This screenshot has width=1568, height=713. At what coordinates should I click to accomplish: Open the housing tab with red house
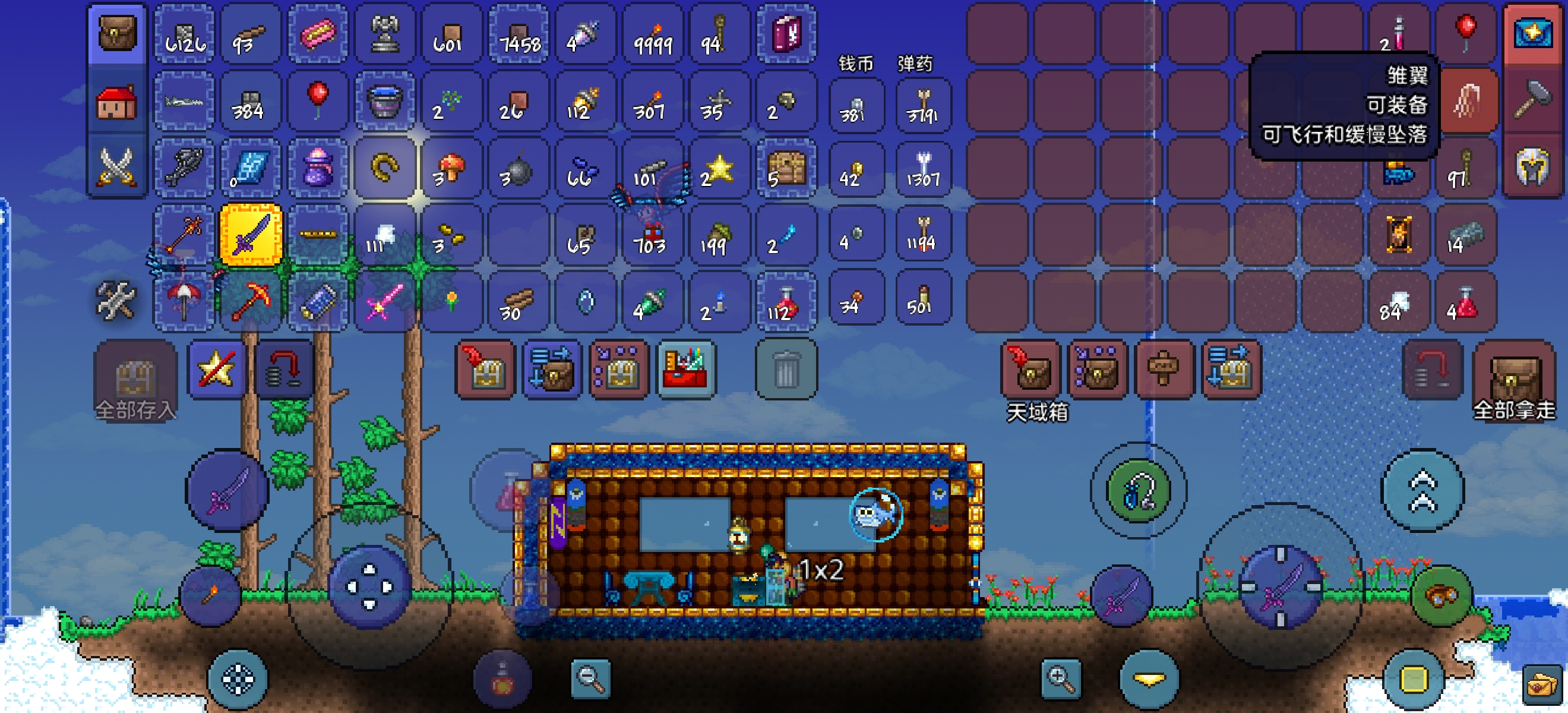(x=117, y=101)
